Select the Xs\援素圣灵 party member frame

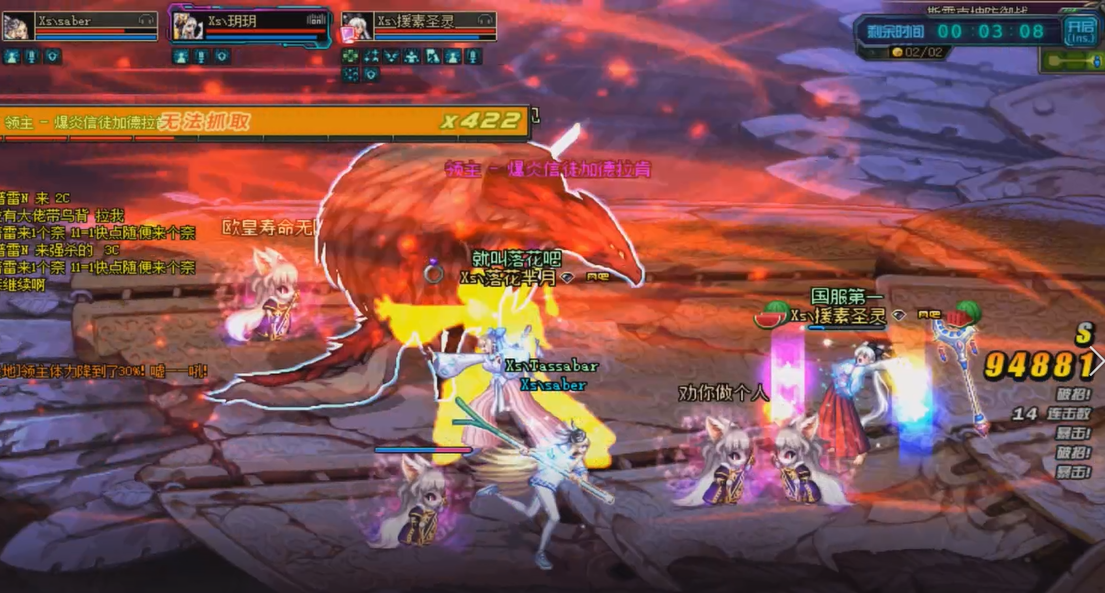pos(419,26)
